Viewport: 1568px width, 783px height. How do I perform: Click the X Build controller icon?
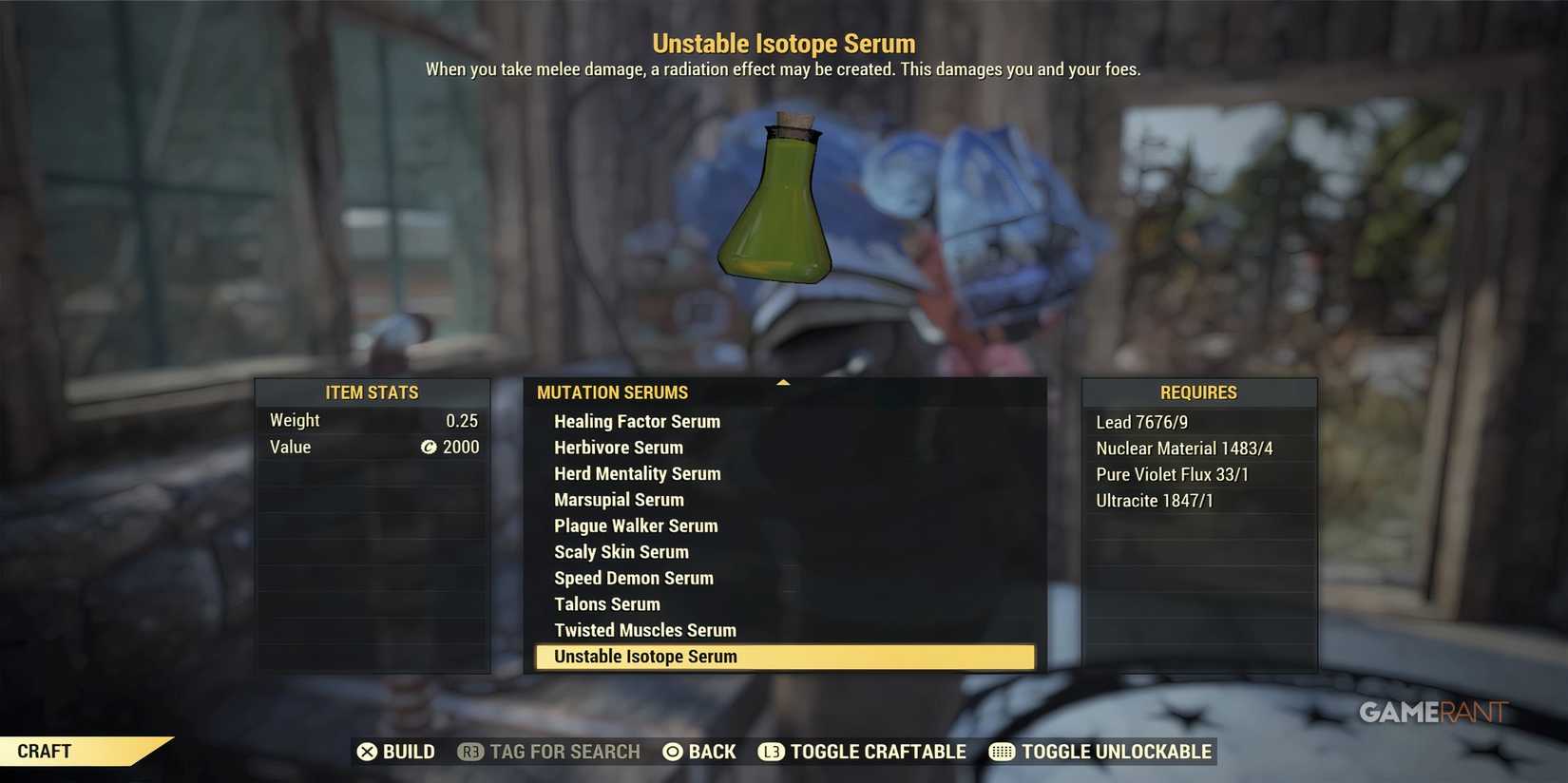pyautogui.click(x=369, y=752)
